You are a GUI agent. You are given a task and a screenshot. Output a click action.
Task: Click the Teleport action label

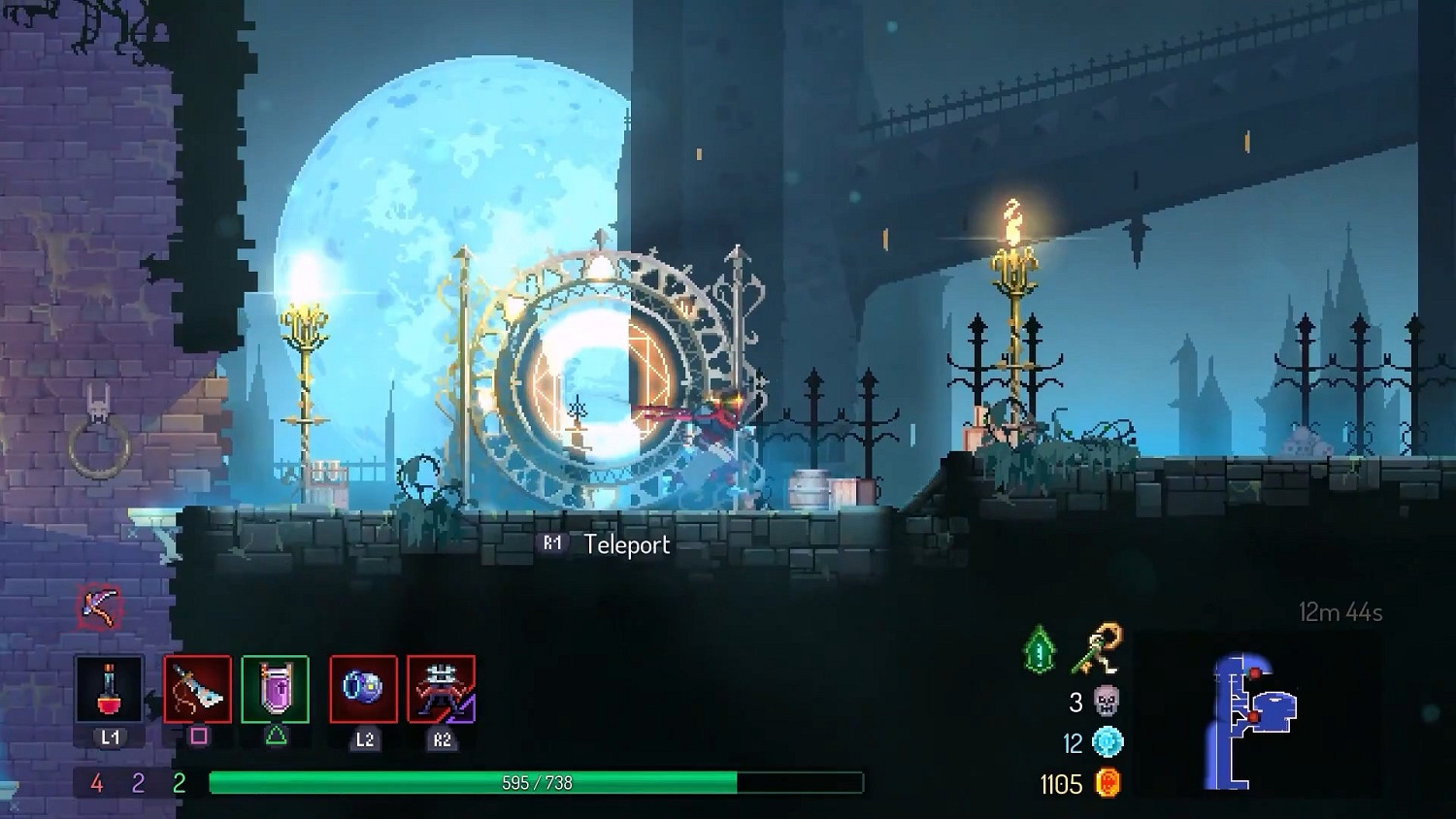(x=624, y=544)
